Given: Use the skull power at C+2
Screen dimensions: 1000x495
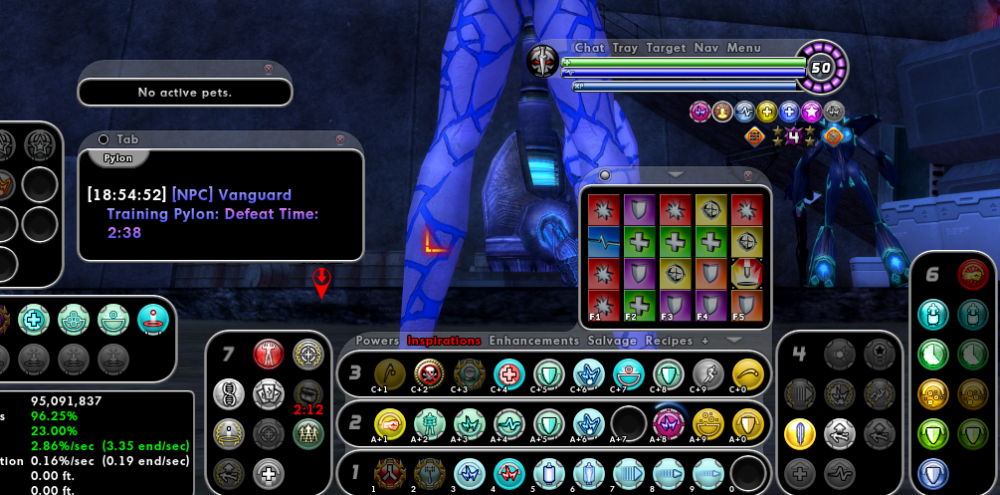Looking at the screenshot, I should (429, 372).
